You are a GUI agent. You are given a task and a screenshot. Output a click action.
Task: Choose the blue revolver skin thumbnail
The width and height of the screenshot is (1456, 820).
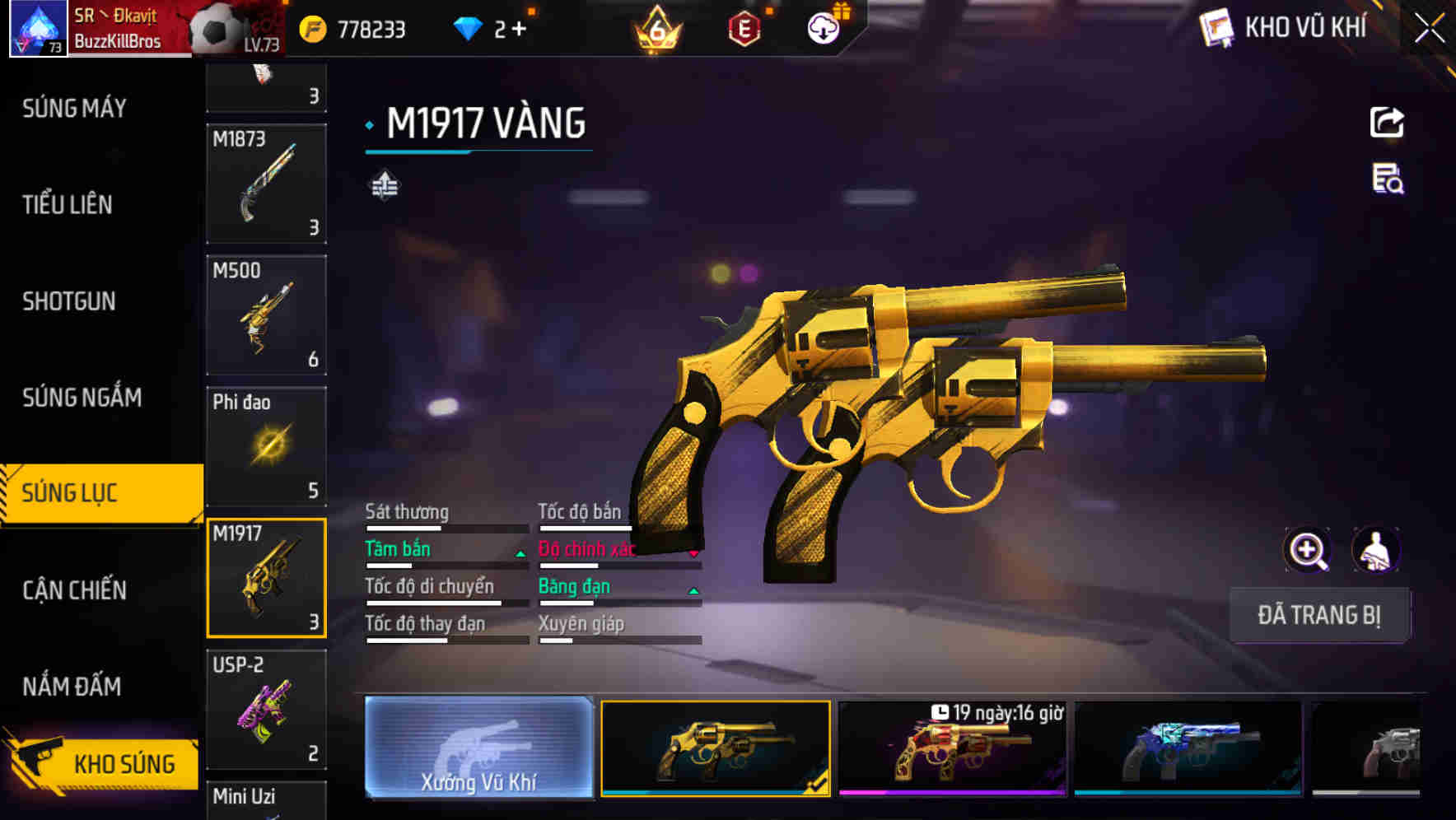pyautogui.click(x=1188, y=748)
